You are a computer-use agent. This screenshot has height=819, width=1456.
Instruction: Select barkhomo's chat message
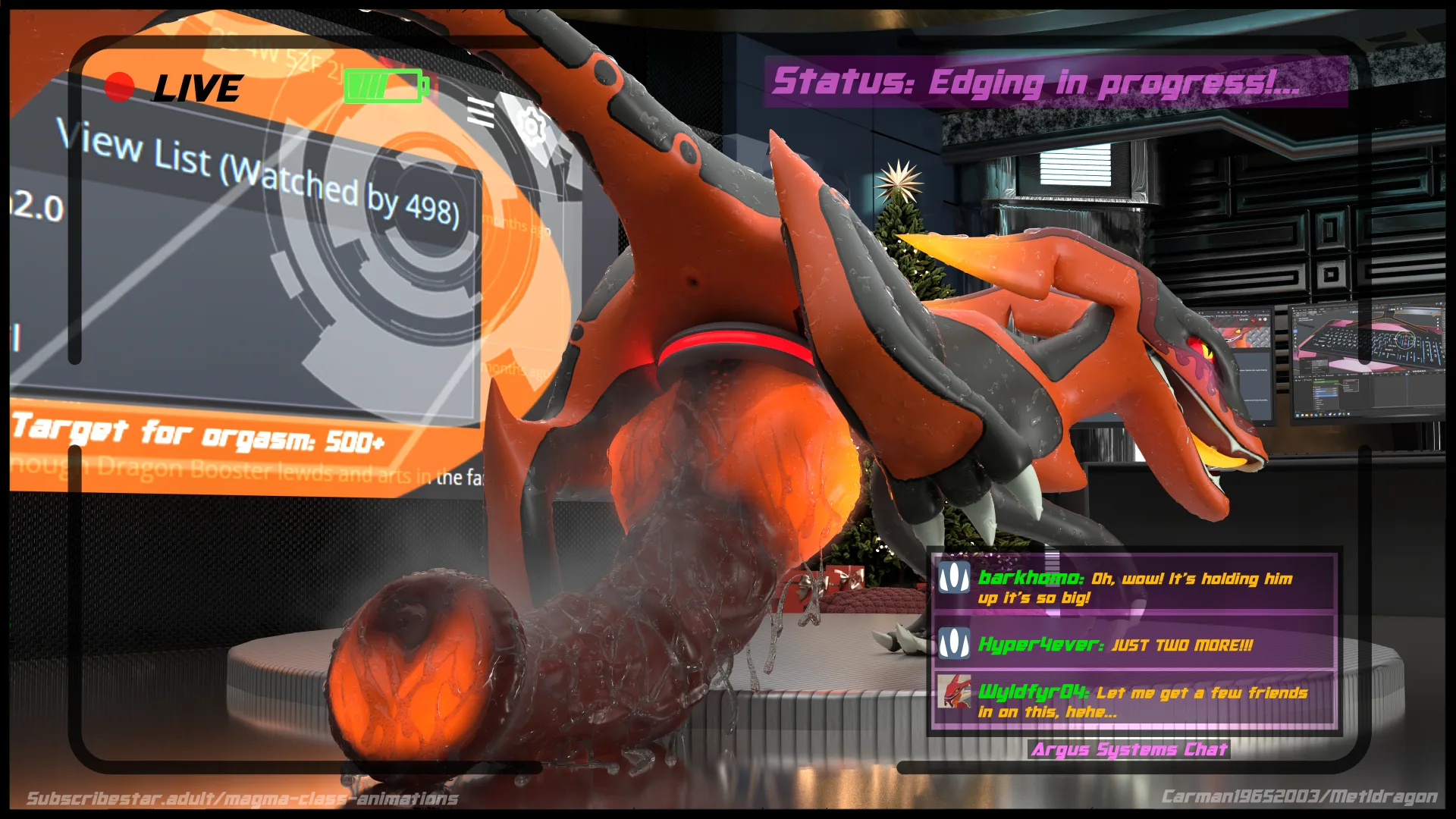coord(1134,587)
